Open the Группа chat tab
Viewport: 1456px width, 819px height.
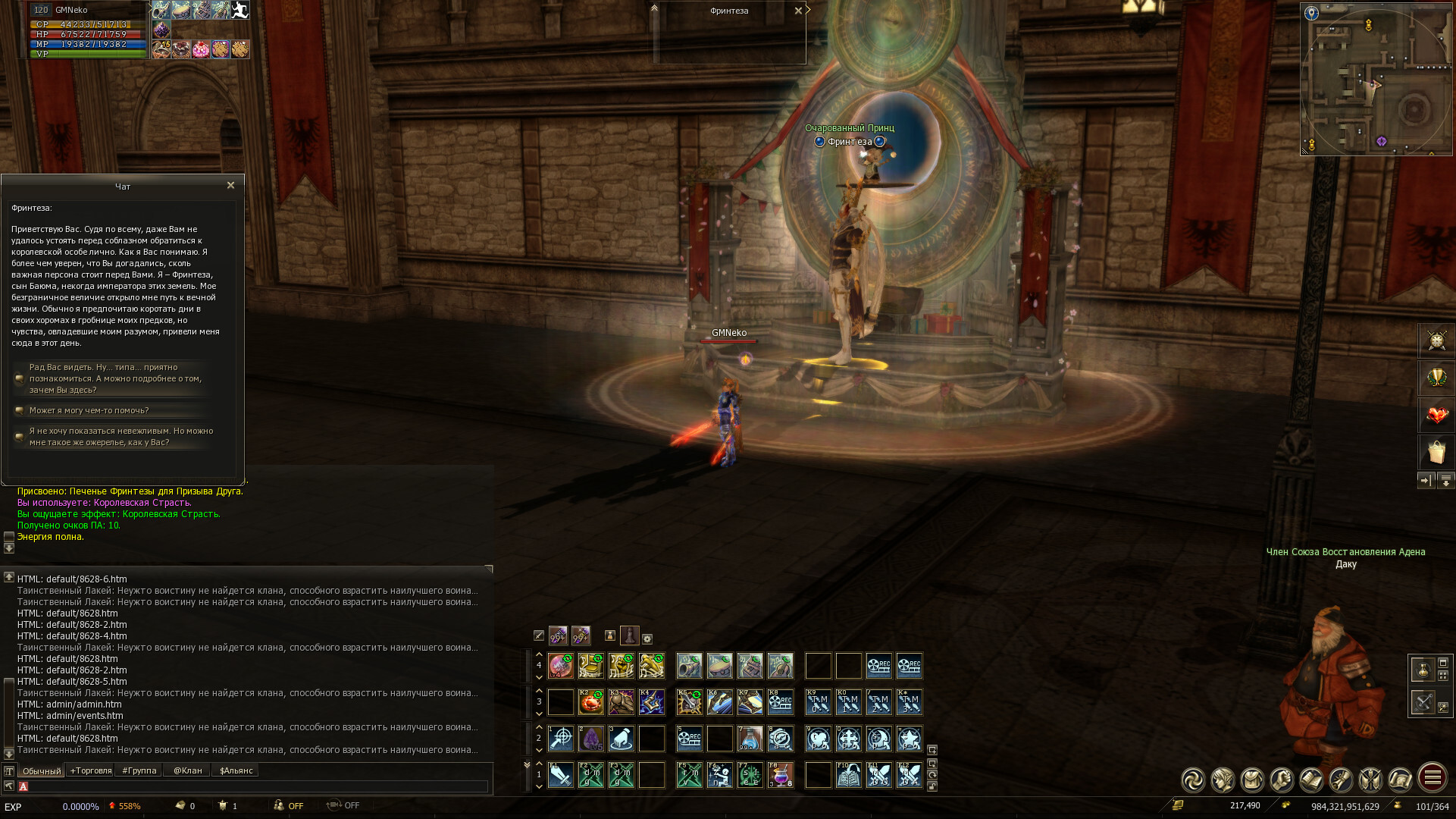[139, 770]
